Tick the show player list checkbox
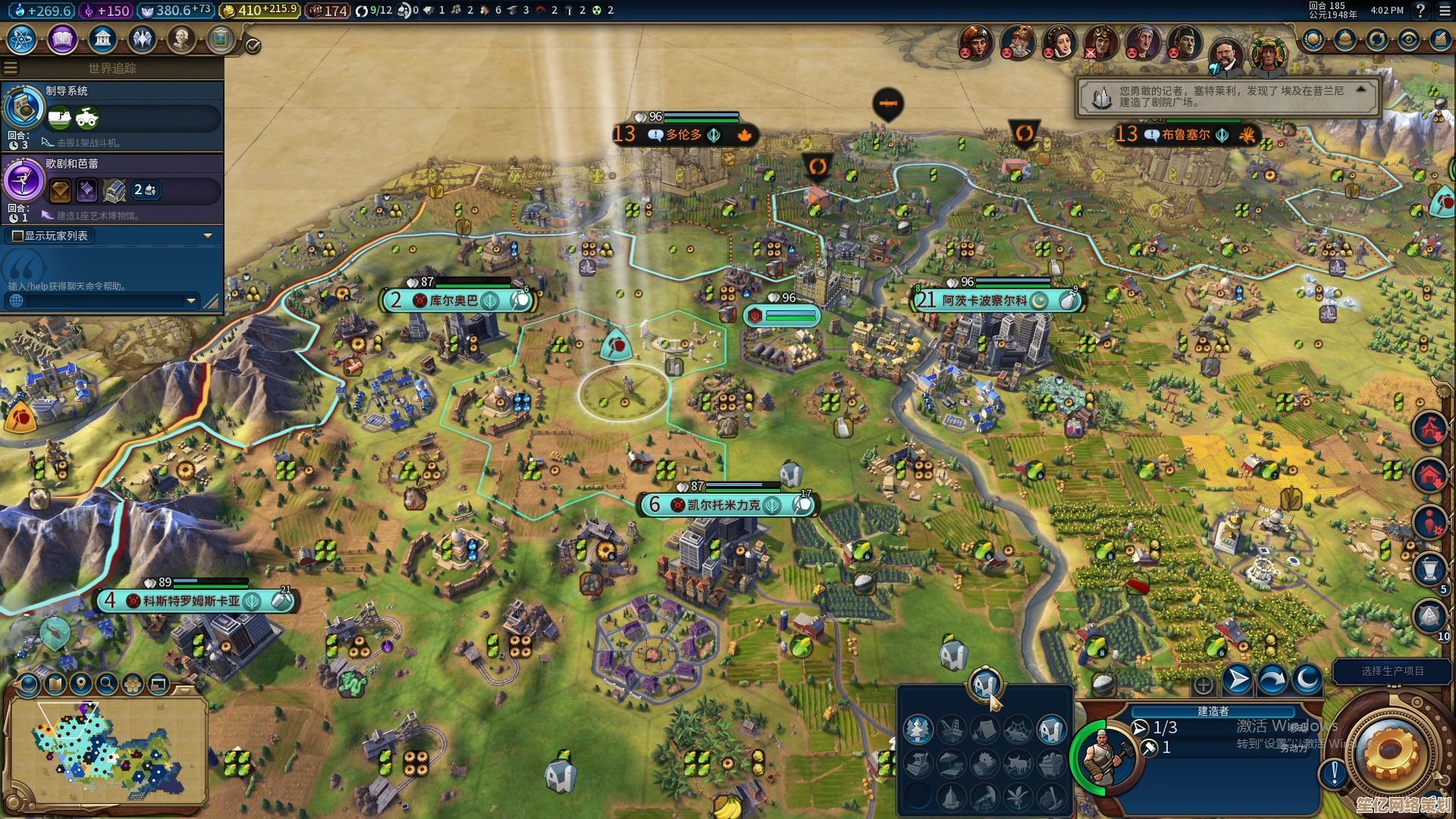The height and width of the screenshot is (819, 1456). pos(17,236)
